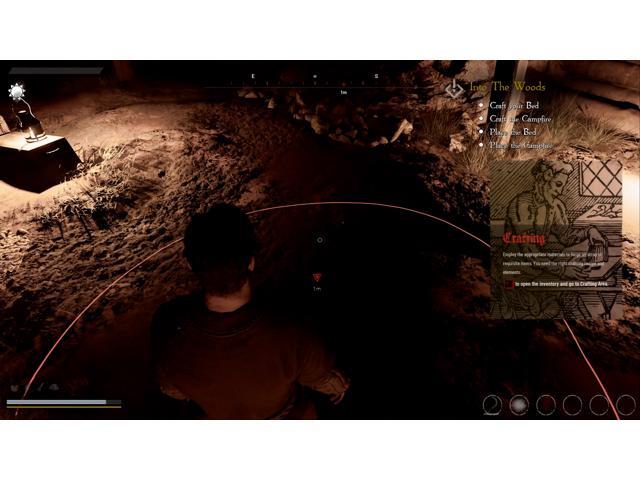This screenshot has height=480, width=640.
Task: Click the sun weather icon
Action: (x=17, y=91)
